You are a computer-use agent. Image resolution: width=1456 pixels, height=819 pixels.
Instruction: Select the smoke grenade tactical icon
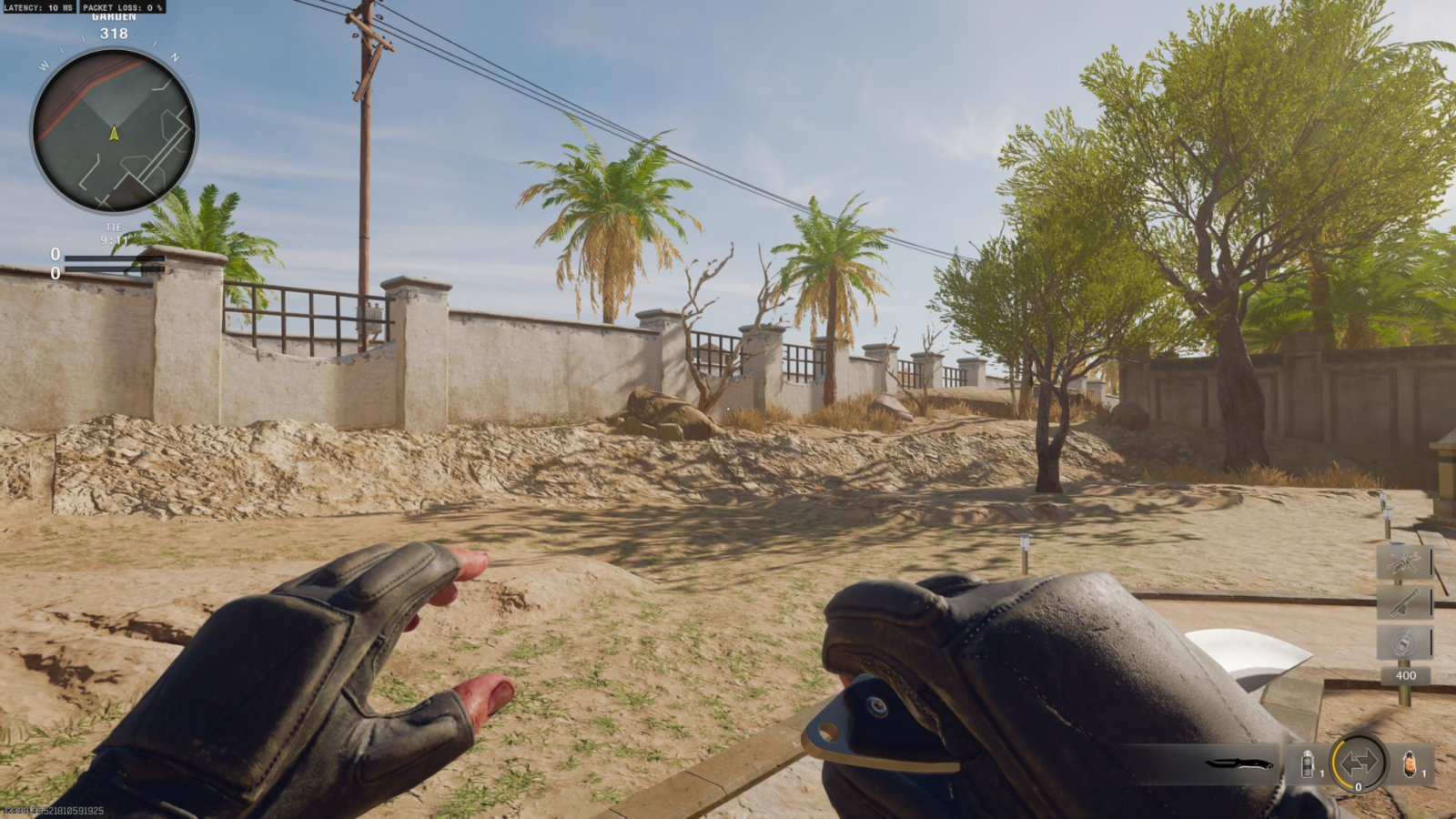tap(1308, 763)
